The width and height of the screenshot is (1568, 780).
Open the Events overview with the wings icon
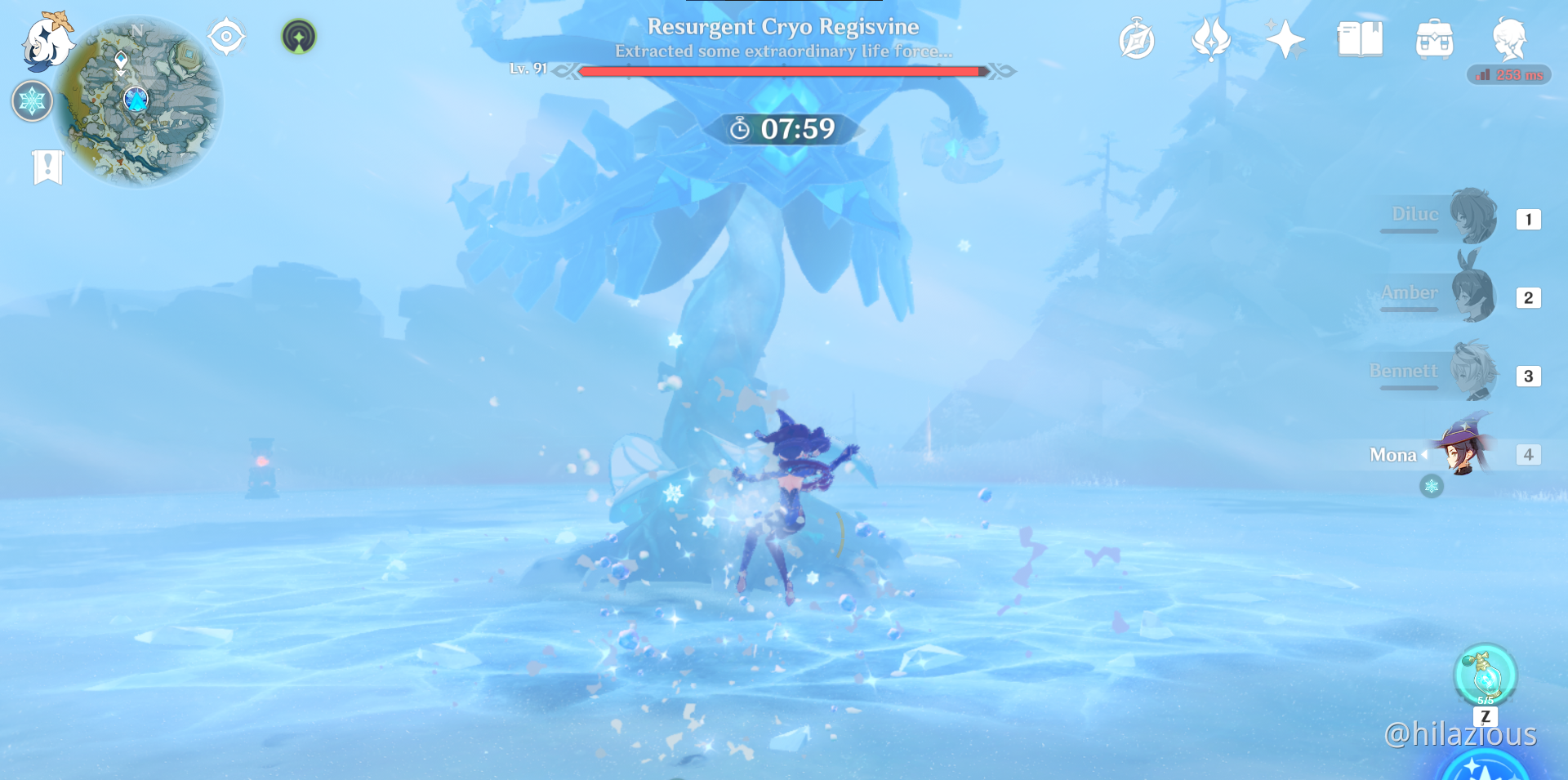click(1211, 39)
